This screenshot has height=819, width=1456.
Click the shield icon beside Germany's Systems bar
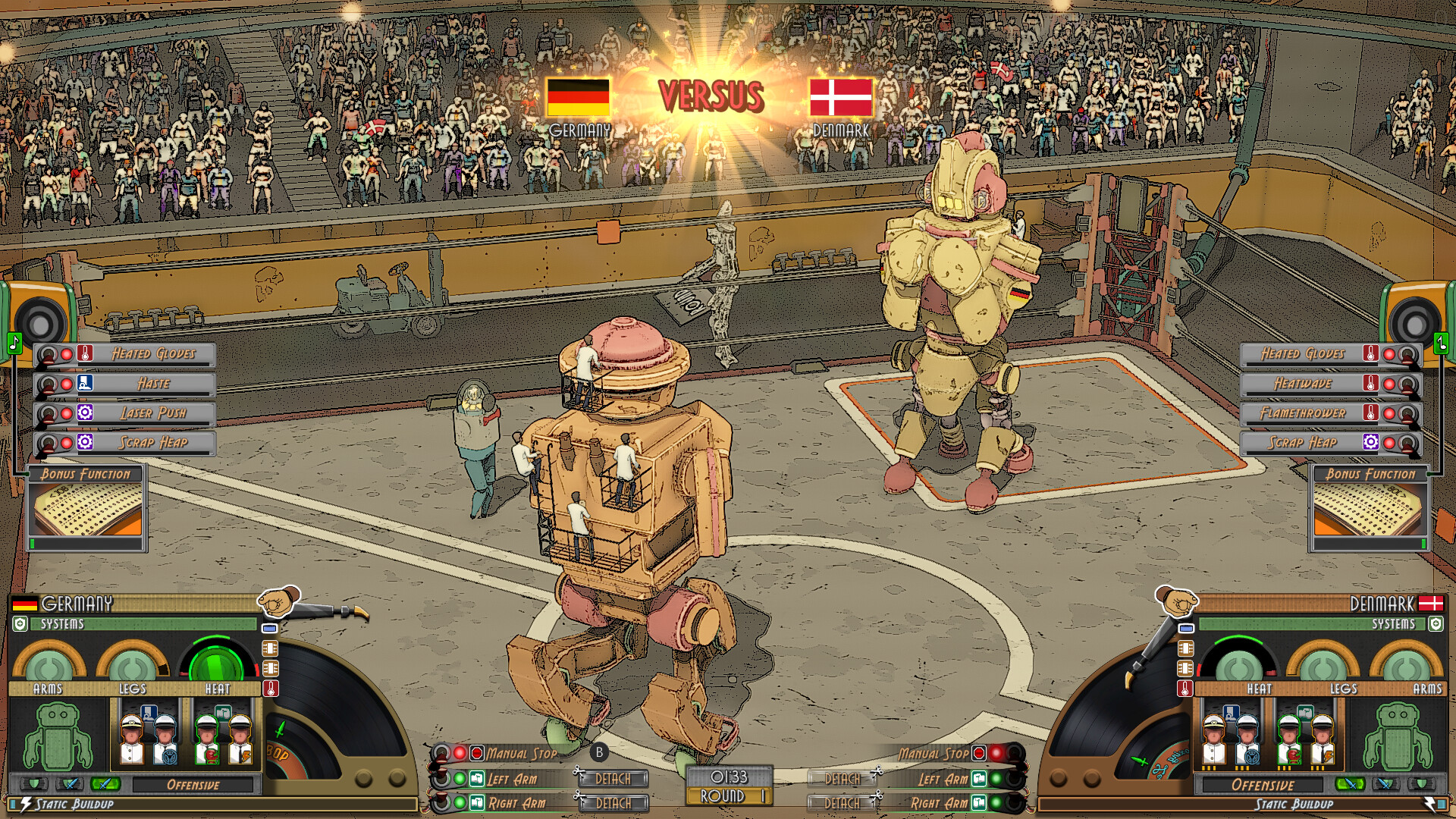click(x=20, y=624)
